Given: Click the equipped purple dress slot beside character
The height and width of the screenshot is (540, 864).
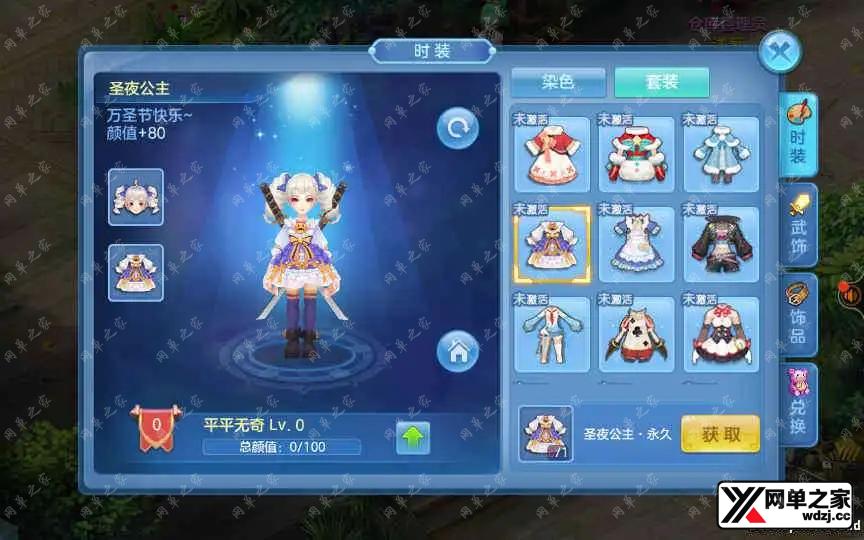Looking at the screenshot, I should coord(136,272).
